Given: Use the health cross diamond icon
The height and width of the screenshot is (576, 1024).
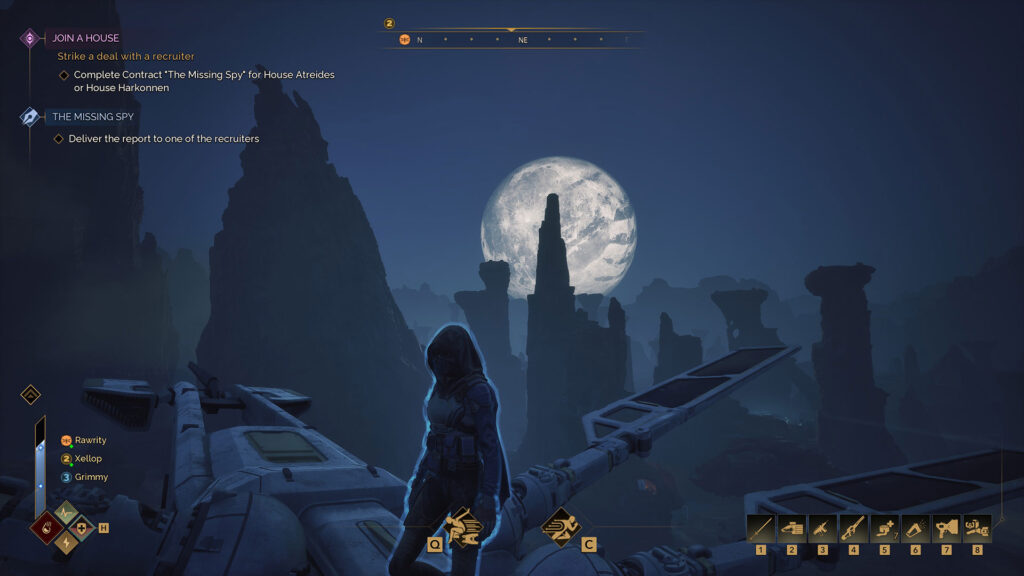Looking at the screenshot, I should click(83, 527).
